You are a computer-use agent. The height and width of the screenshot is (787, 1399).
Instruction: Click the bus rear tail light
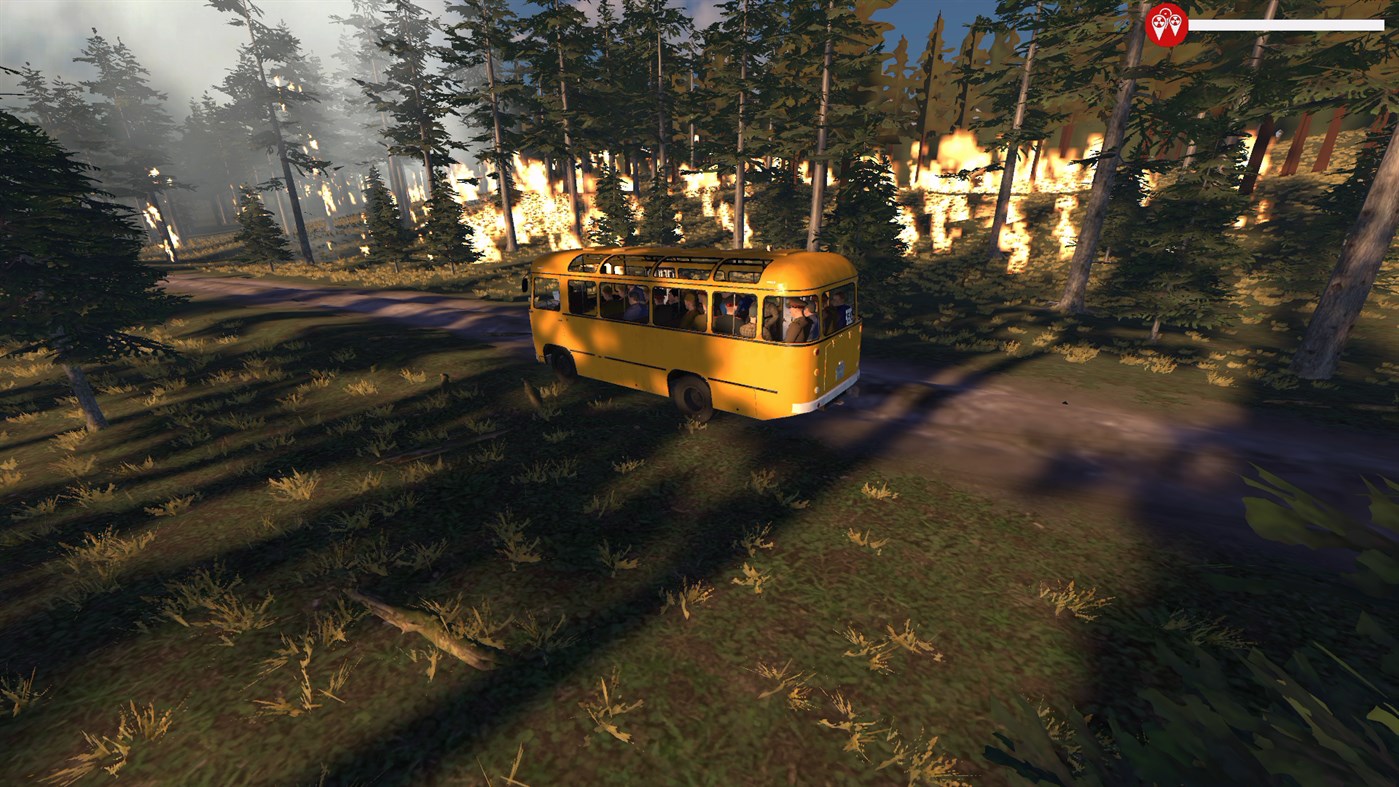pyautogui.click(x=816, y=353)
